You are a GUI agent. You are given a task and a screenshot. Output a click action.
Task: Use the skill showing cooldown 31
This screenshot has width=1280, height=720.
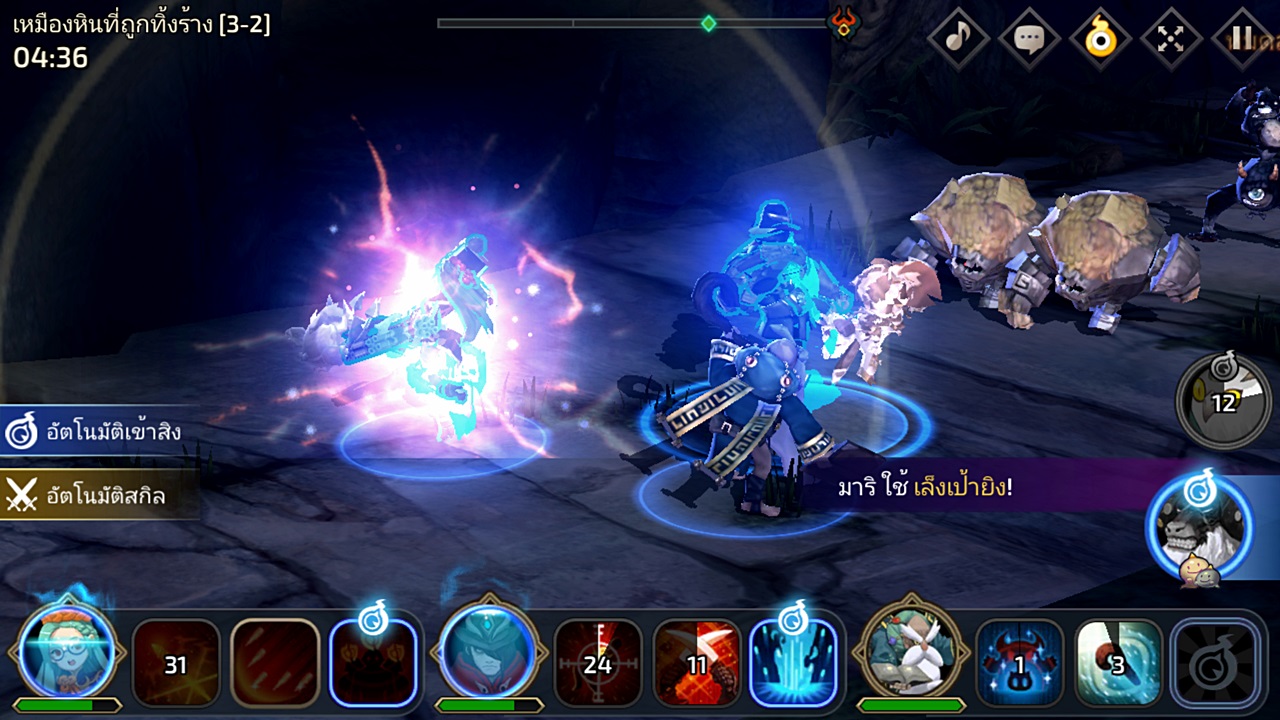[176, 664]
